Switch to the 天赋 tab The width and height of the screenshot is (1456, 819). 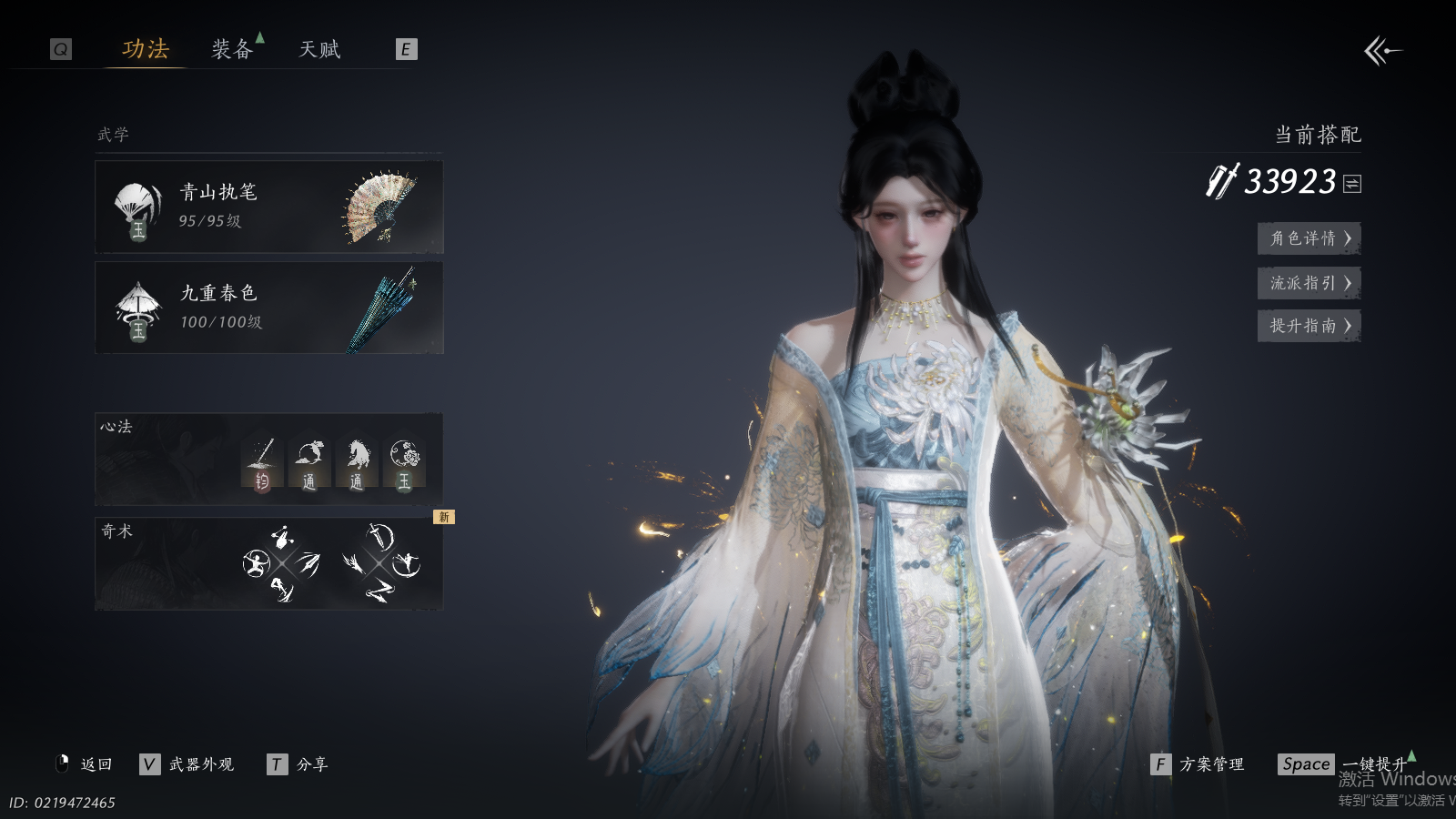pos(319,49)
